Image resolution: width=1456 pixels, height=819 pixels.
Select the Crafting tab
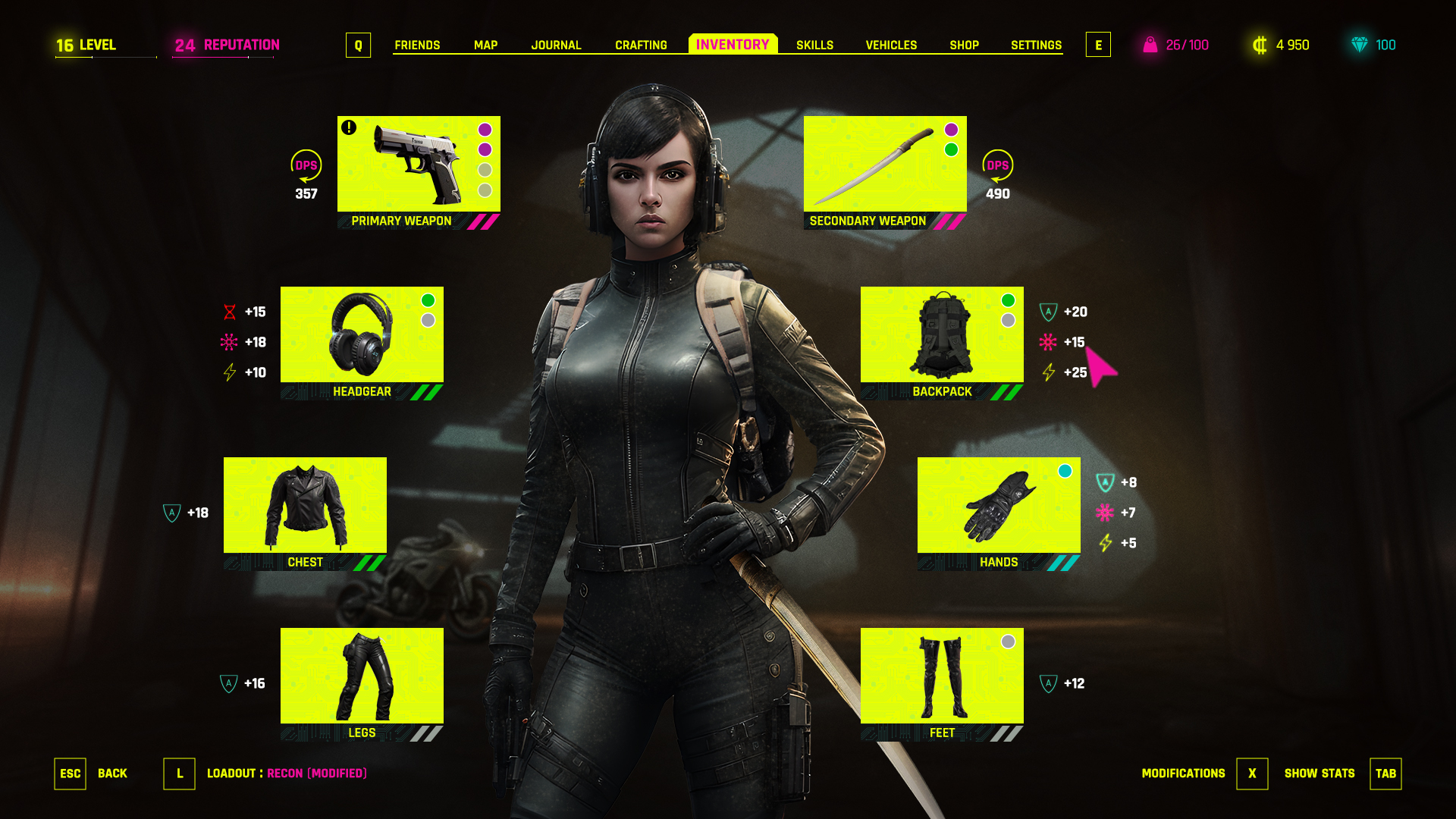pos(641,45)
